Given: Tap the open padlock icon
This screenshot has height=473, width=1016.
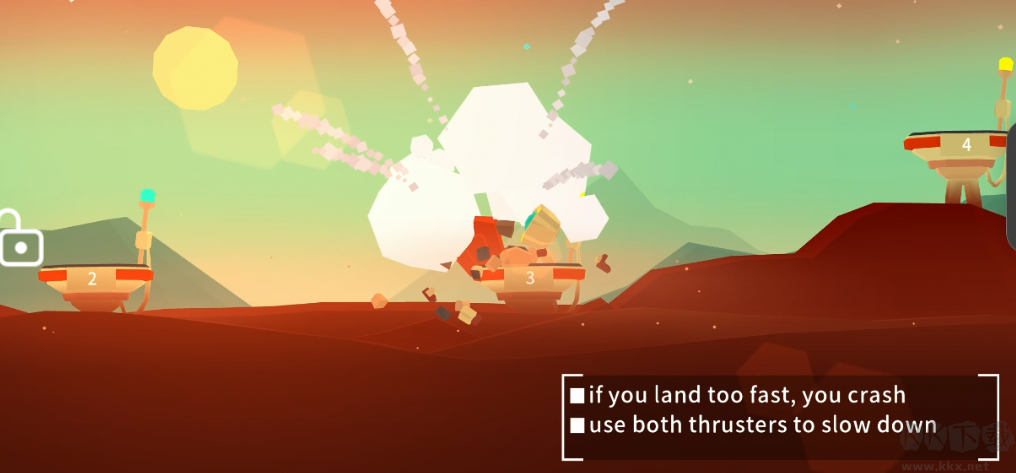Looking at the screenshot, I should pyautogui.click(x=19, y=241).
